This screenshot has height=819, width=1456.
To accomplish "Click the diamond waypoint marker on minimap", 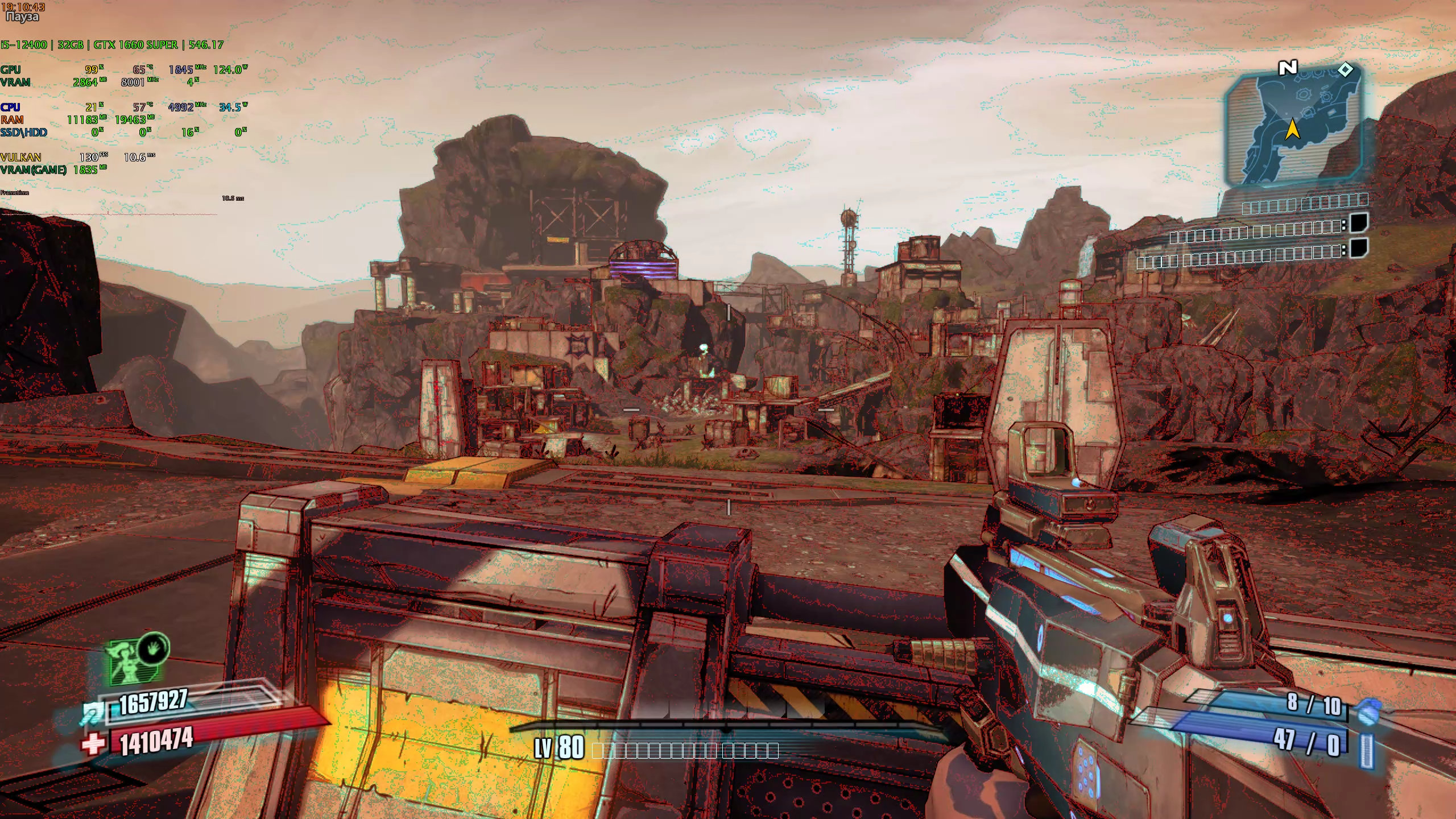I will (1346, 69).
